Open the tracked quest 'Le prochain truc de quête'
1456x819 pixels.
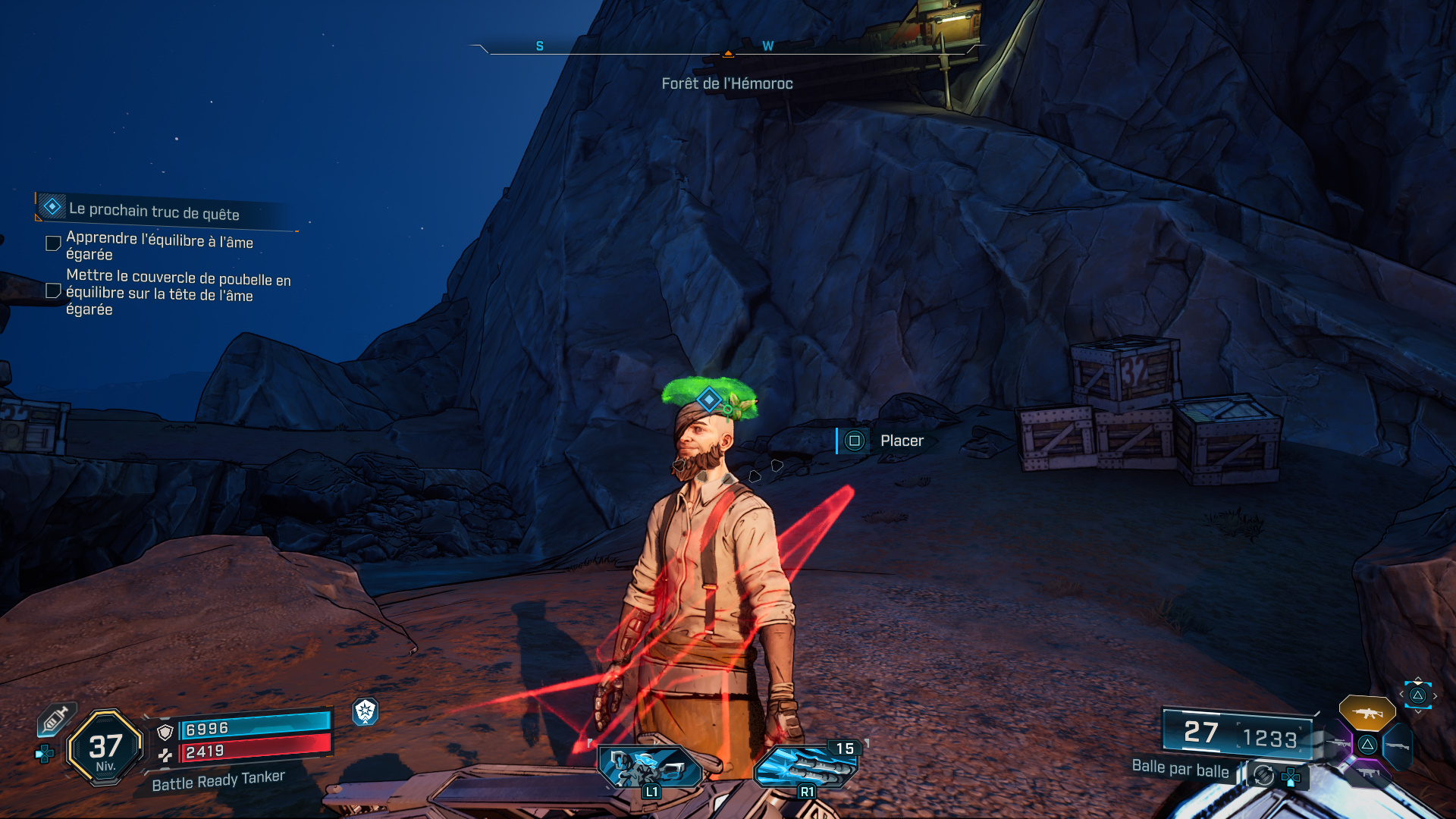pyautogui.click(x=154, y=210)
